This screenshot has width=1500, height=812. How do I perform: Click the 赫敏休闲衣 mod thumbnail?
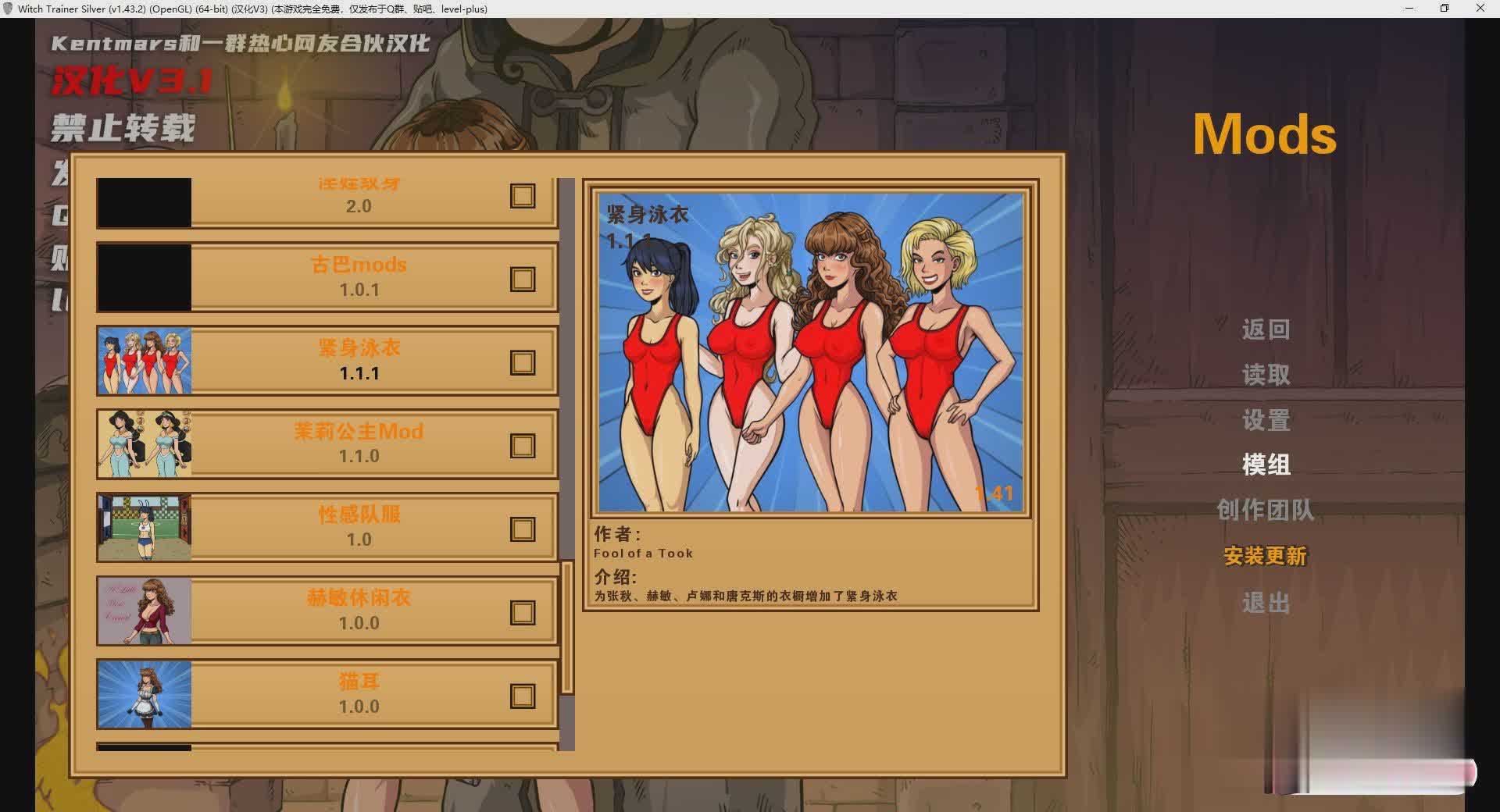click(x=144, y=611)
